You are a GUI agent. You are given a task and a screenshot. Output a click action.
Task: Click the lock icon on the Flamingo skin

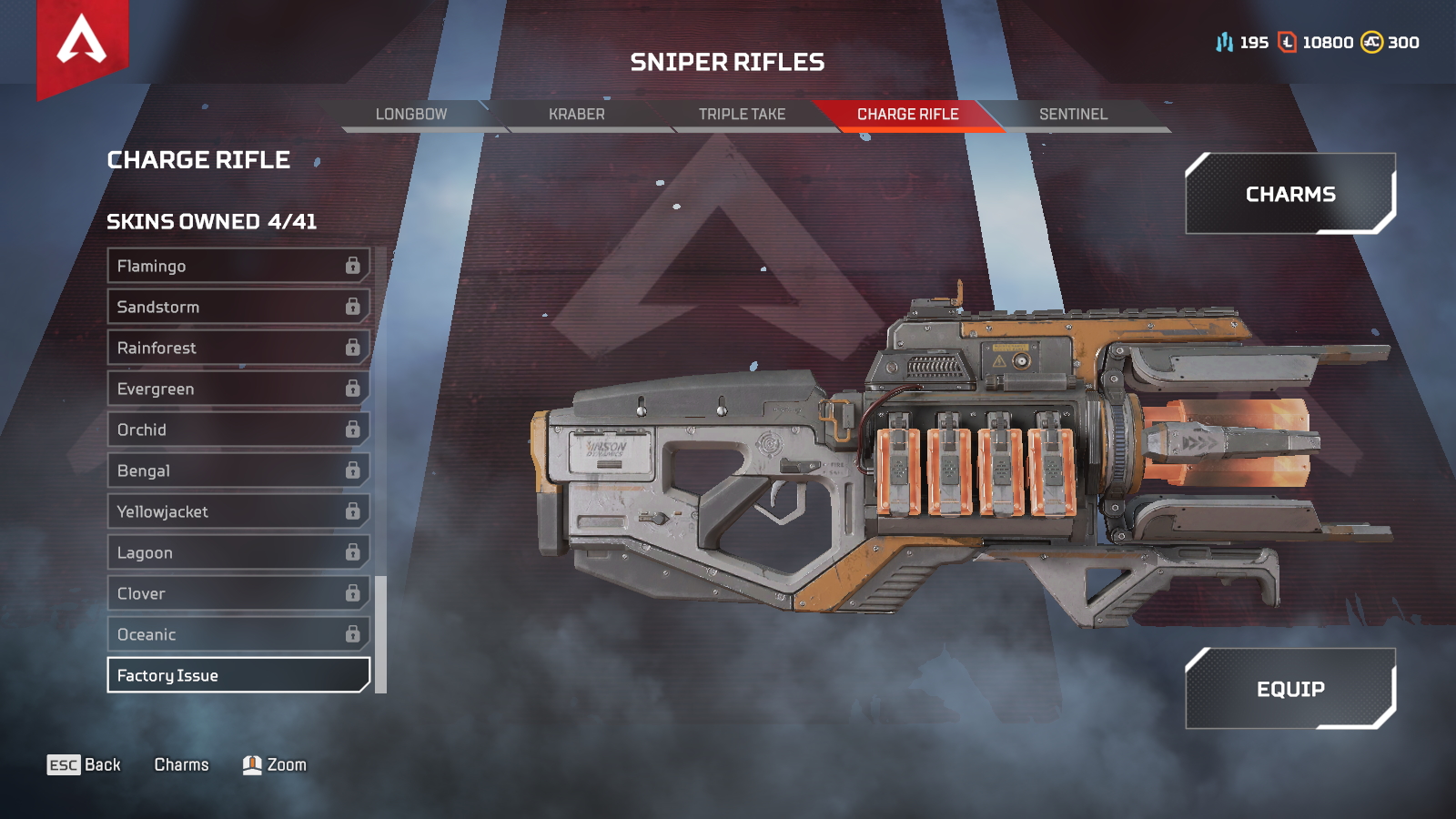[354, 266]
